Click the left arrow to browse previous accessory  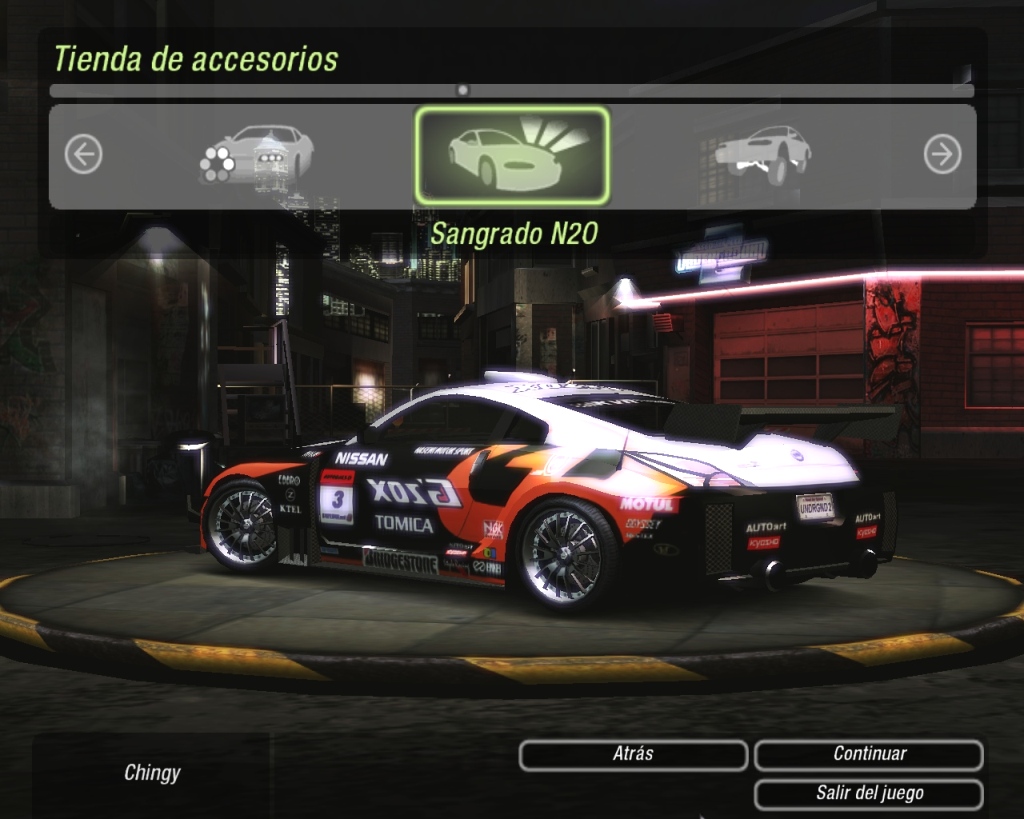click(x=83, y=155)
